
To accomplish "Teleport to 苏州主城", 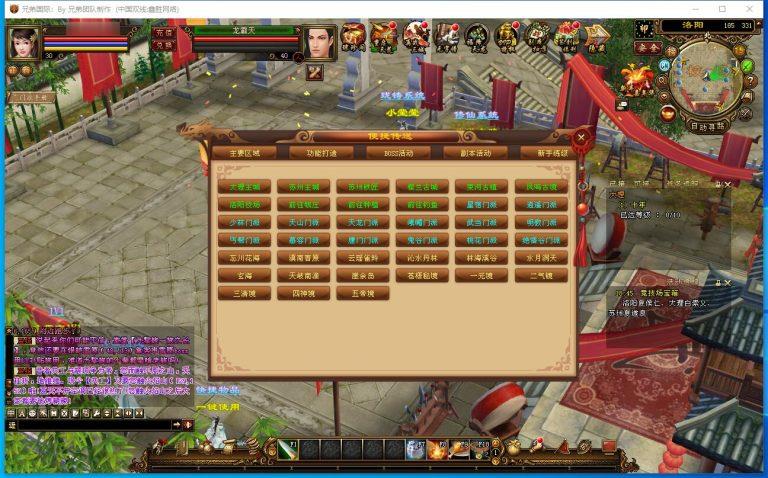I will pyautogui.click(x=301, y=187).
